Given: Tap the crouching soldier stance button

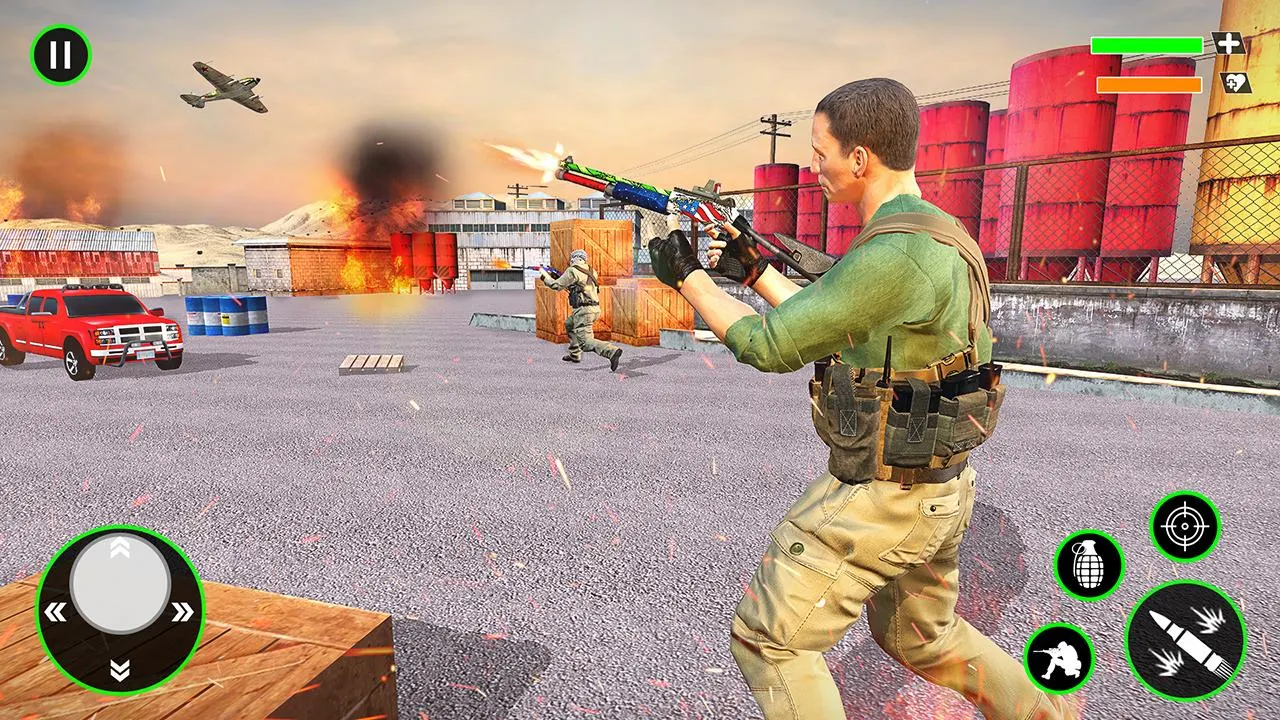Looking at the screenshot, I should click(1059, 658).
